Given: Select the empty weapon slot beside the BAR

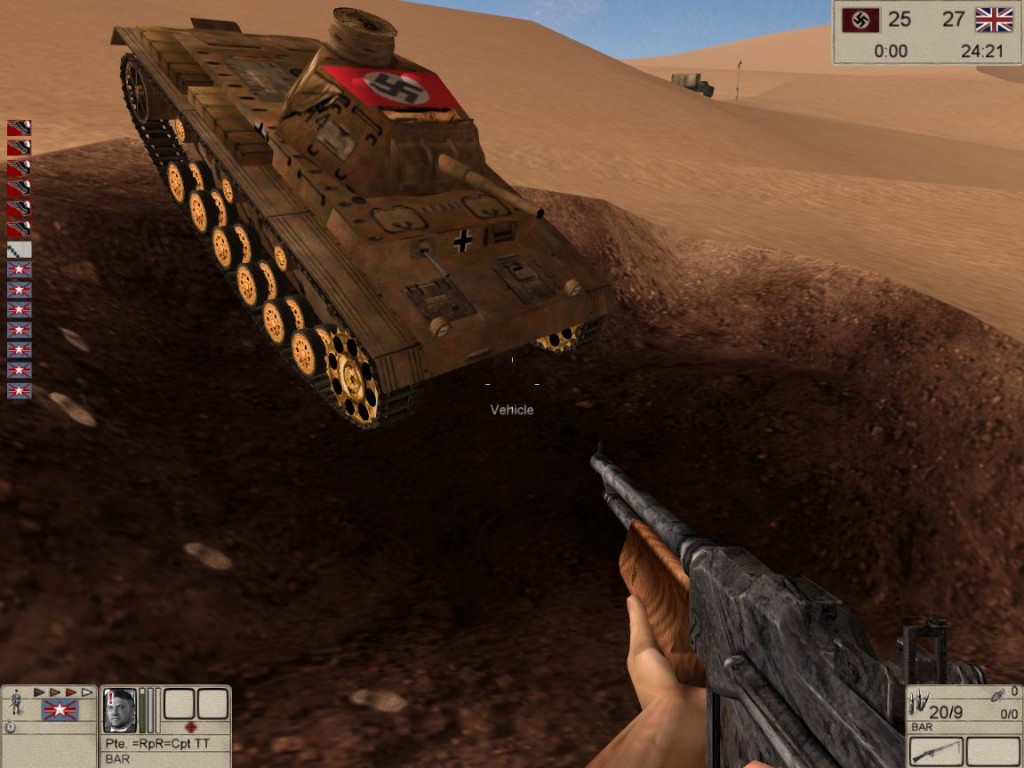Looking at the screenshot, I should coord(992,751).
